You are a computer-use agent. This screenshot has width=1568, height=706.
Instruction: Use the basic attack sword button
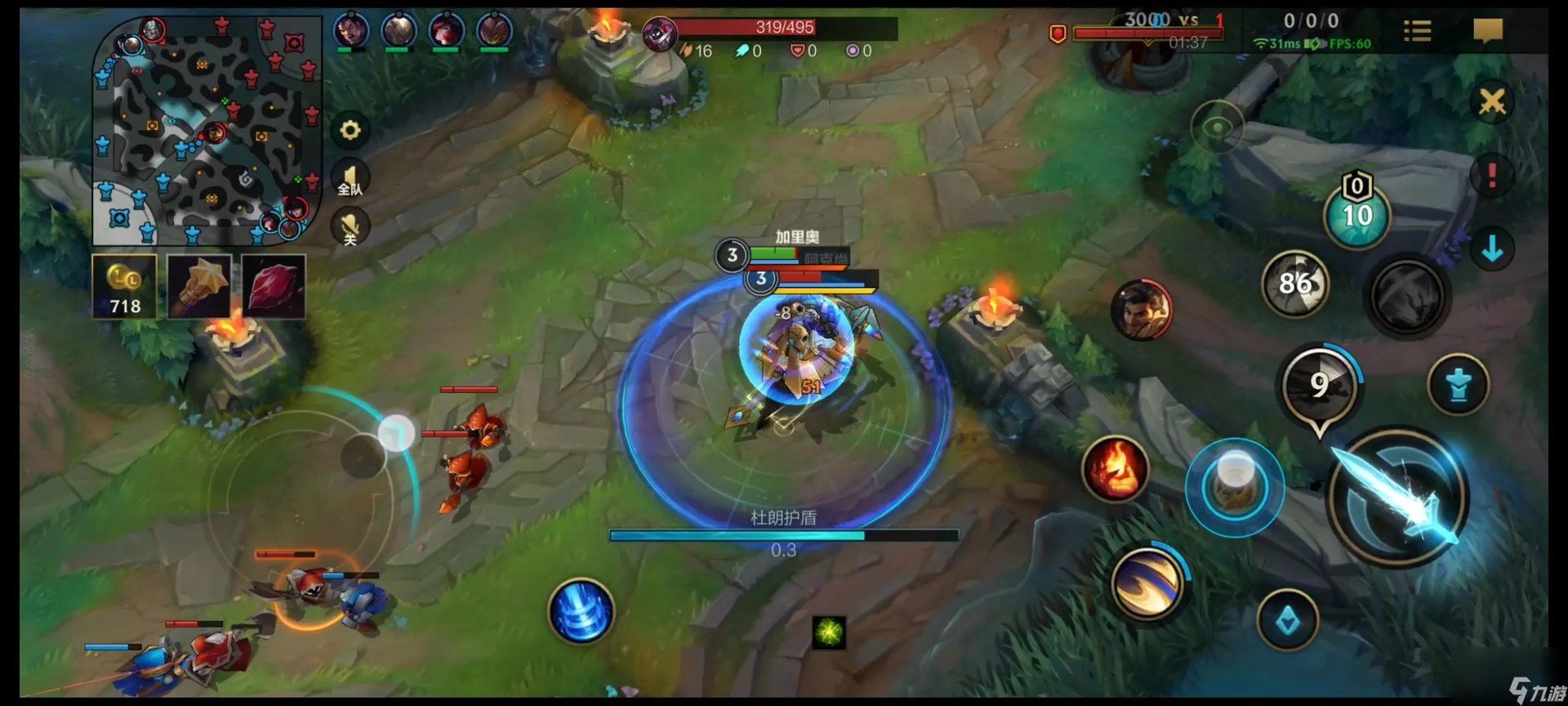point(1399,497)
